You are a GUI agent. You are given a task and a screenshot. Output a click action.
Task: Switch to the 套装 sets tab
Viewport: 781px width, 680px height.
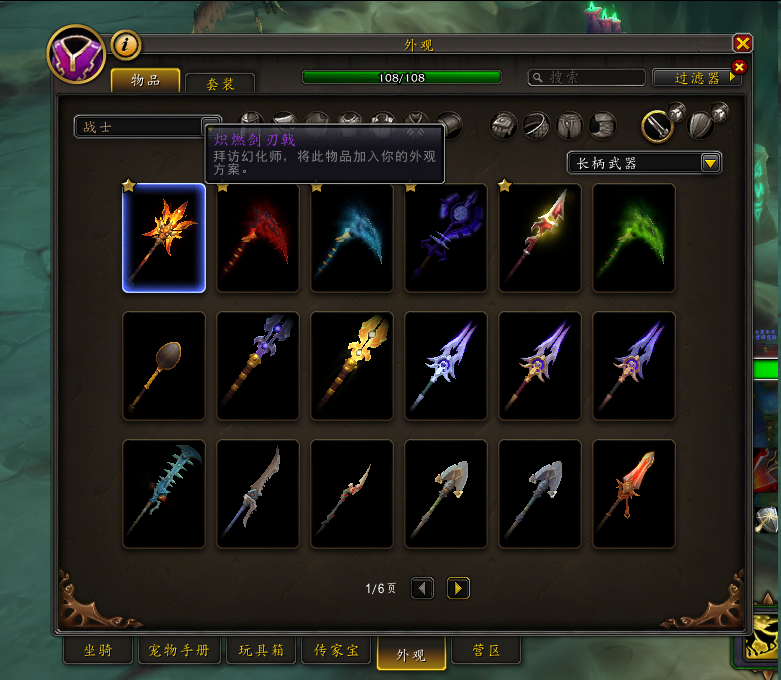[220, 84]
